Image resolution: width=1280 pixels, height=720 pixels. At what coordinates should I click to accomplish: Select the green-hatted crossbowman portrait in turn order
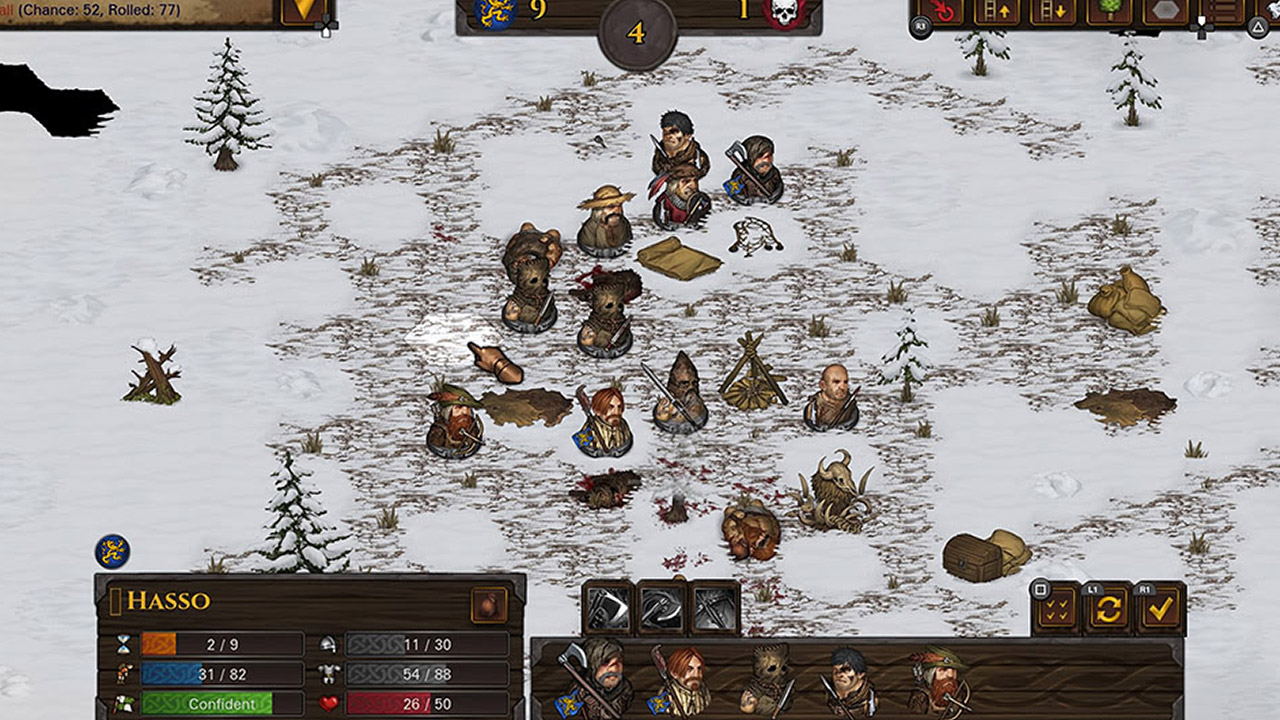[x=938, y=680]
